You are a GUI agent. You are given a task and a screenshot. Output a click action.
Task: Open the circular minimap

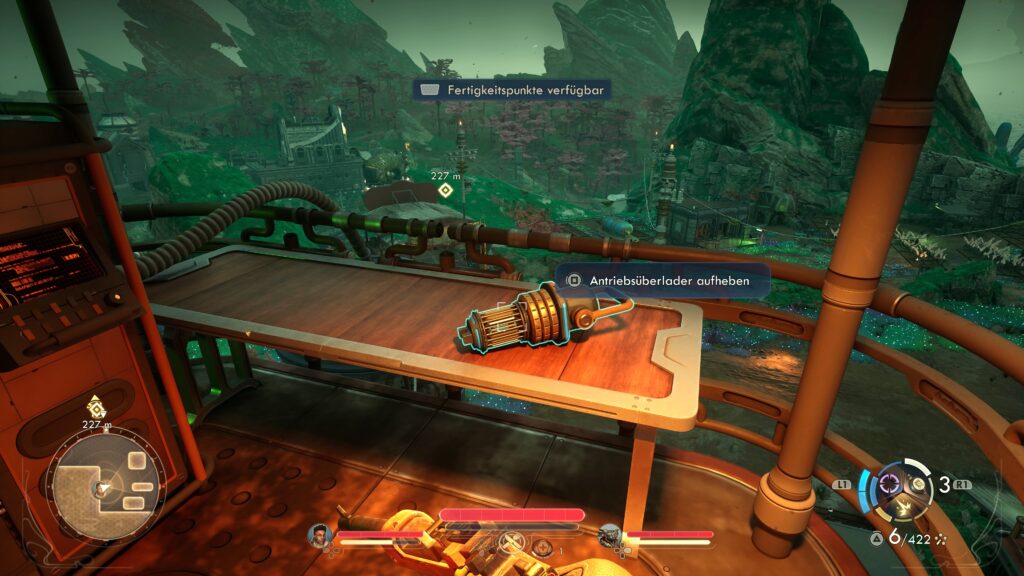[102, 487]
